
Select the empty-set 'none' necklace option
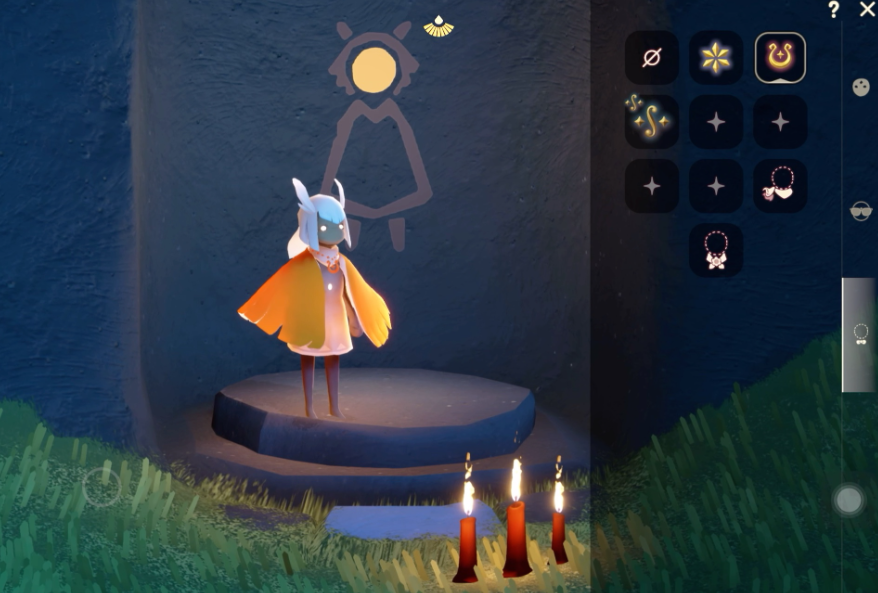click(x=651, y=58)
